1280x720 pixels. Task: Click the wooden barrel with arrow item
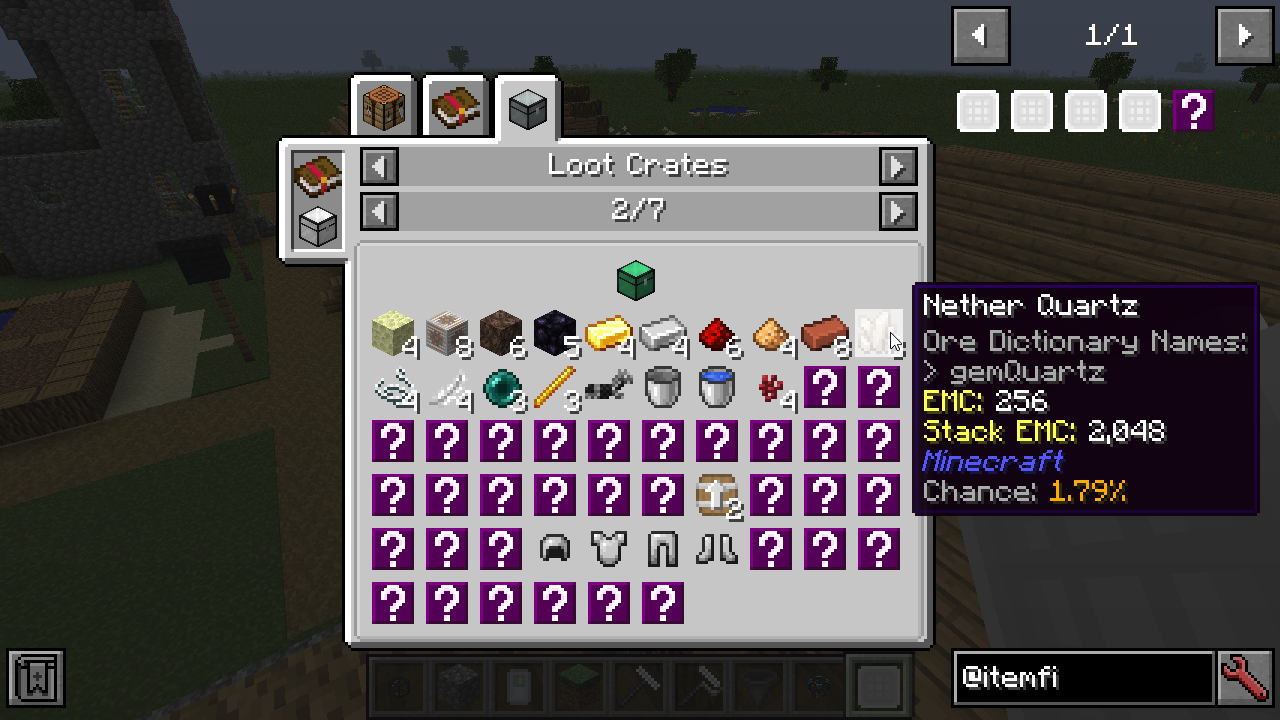(x=717, y=495)
